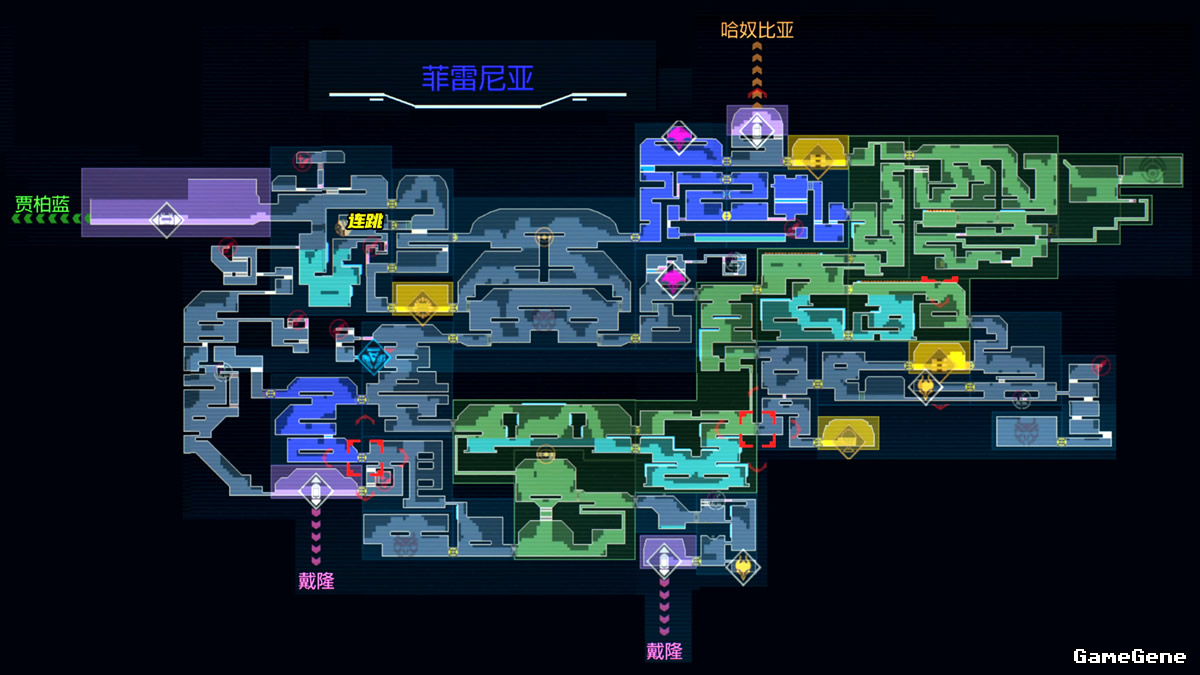Select the 哈奴比亚 elevator icon
The image size is (1200, 675).
coord(757,127)
